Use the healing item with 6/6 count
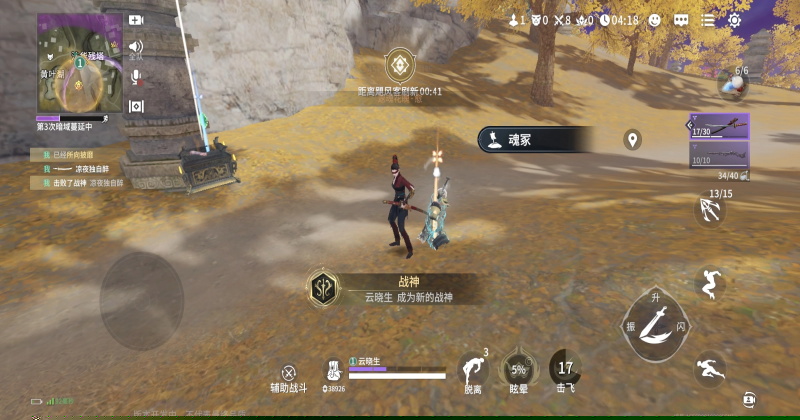800x420 pixels. pos(733,85)
